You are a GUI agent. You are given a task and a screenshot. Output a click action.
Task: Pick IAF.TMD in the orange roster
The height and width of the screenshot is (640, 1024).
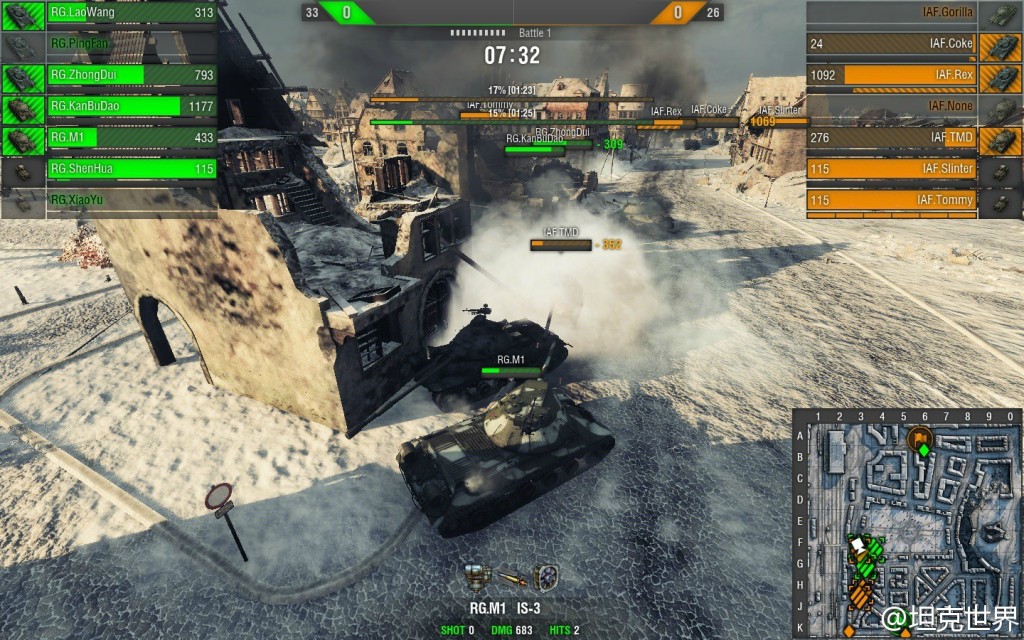912,138
